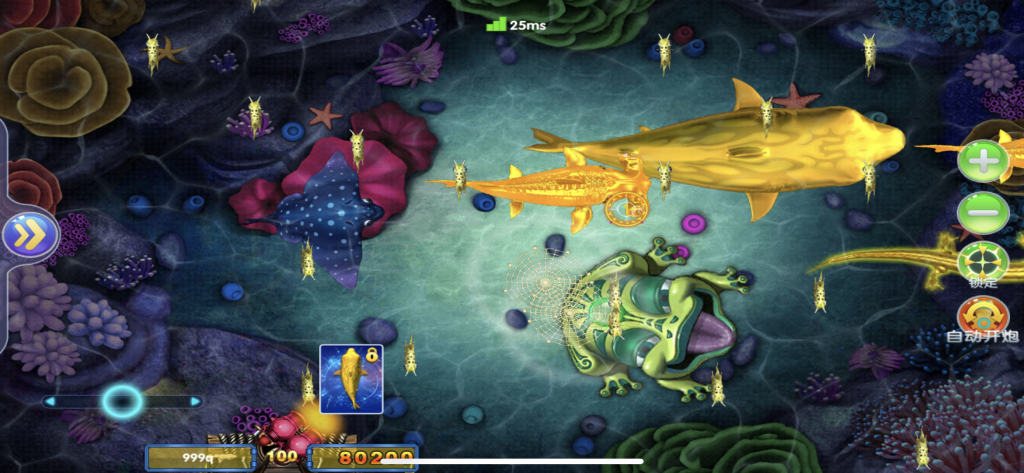The height and width of the screenshot is (473, 1024).
Task: Expand the side panel with the double-arrow button
Action: click(30, 235)
